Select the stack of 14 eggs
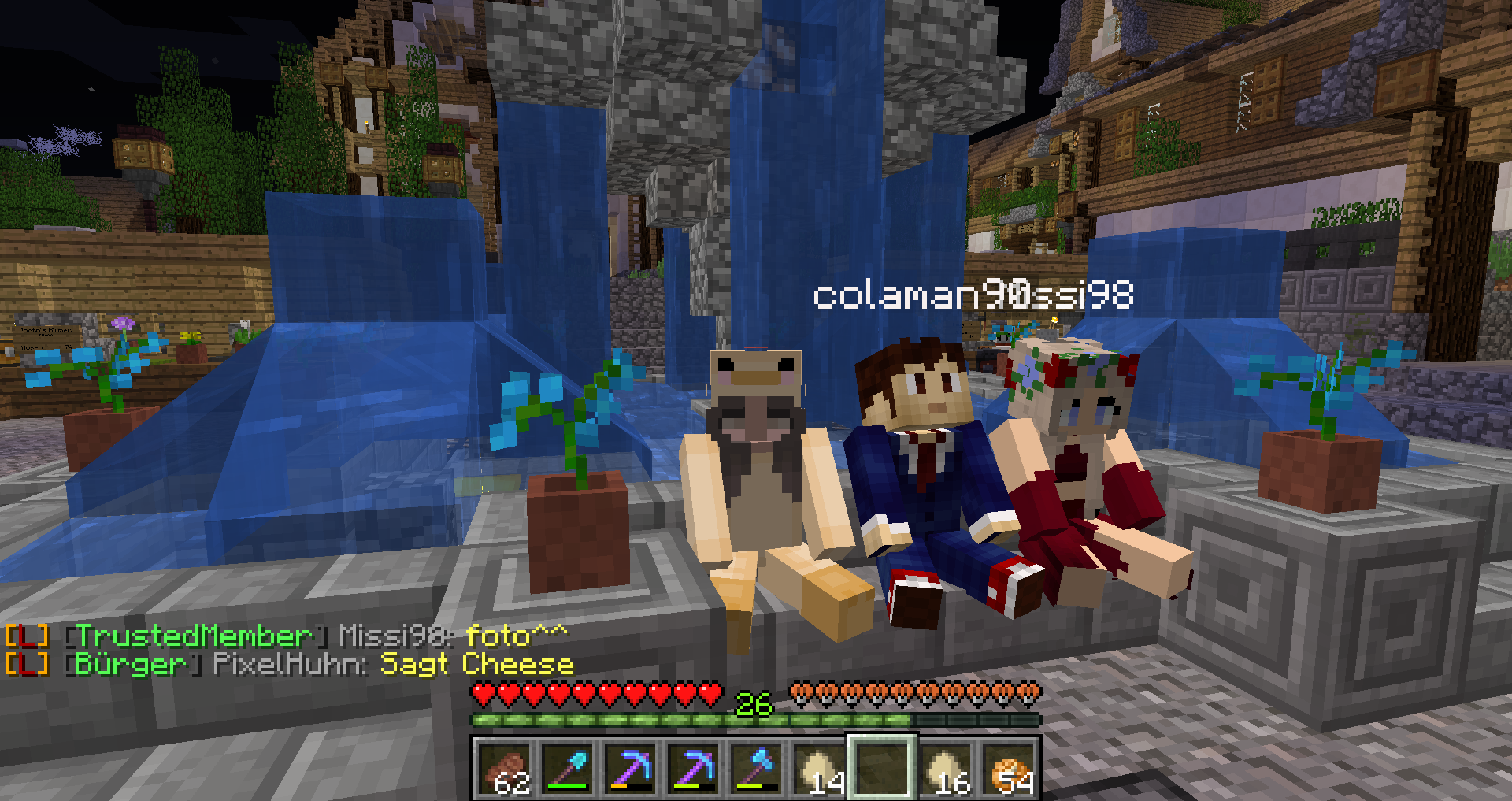 pyautogui.click(x=820, y=768)
